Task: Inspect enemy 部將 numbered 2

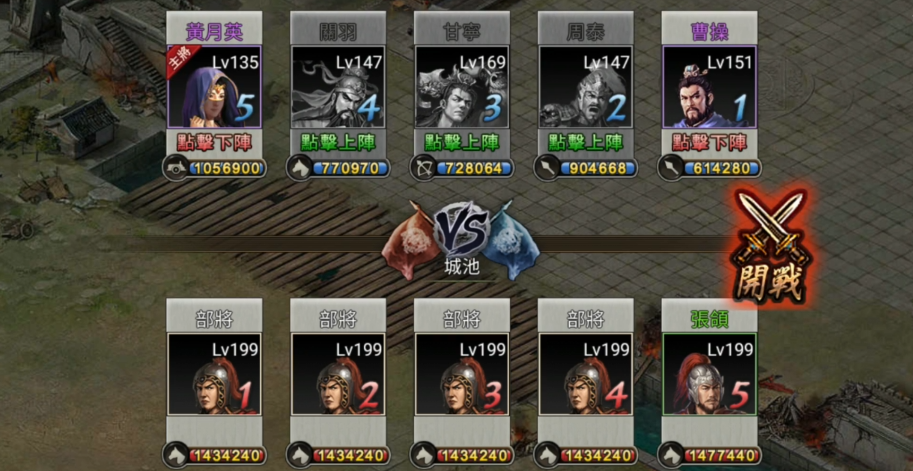Action: [x=338, y=375]
